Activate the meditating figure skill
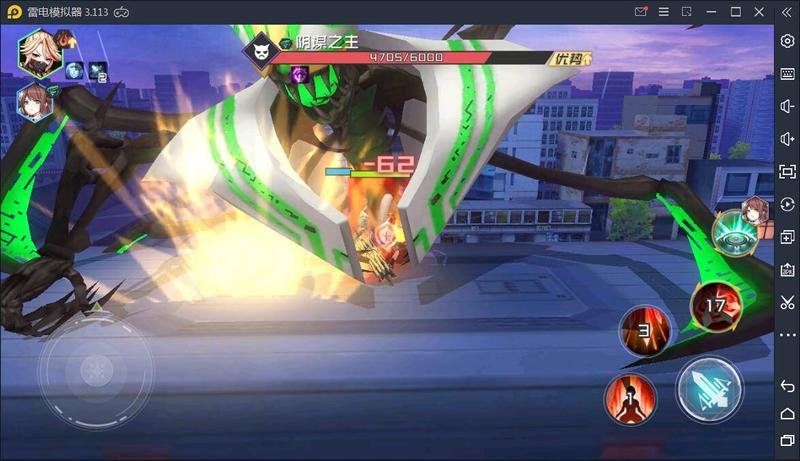The width and height of the screenshot is (800, 461). pos(631,399)
